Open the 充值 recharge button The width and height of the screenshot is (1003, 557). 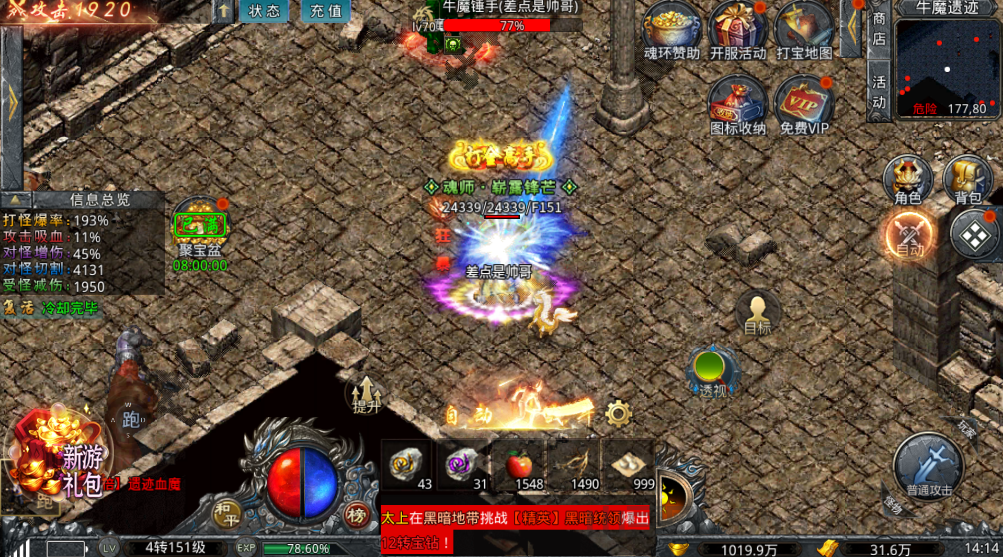click(325, 12)
